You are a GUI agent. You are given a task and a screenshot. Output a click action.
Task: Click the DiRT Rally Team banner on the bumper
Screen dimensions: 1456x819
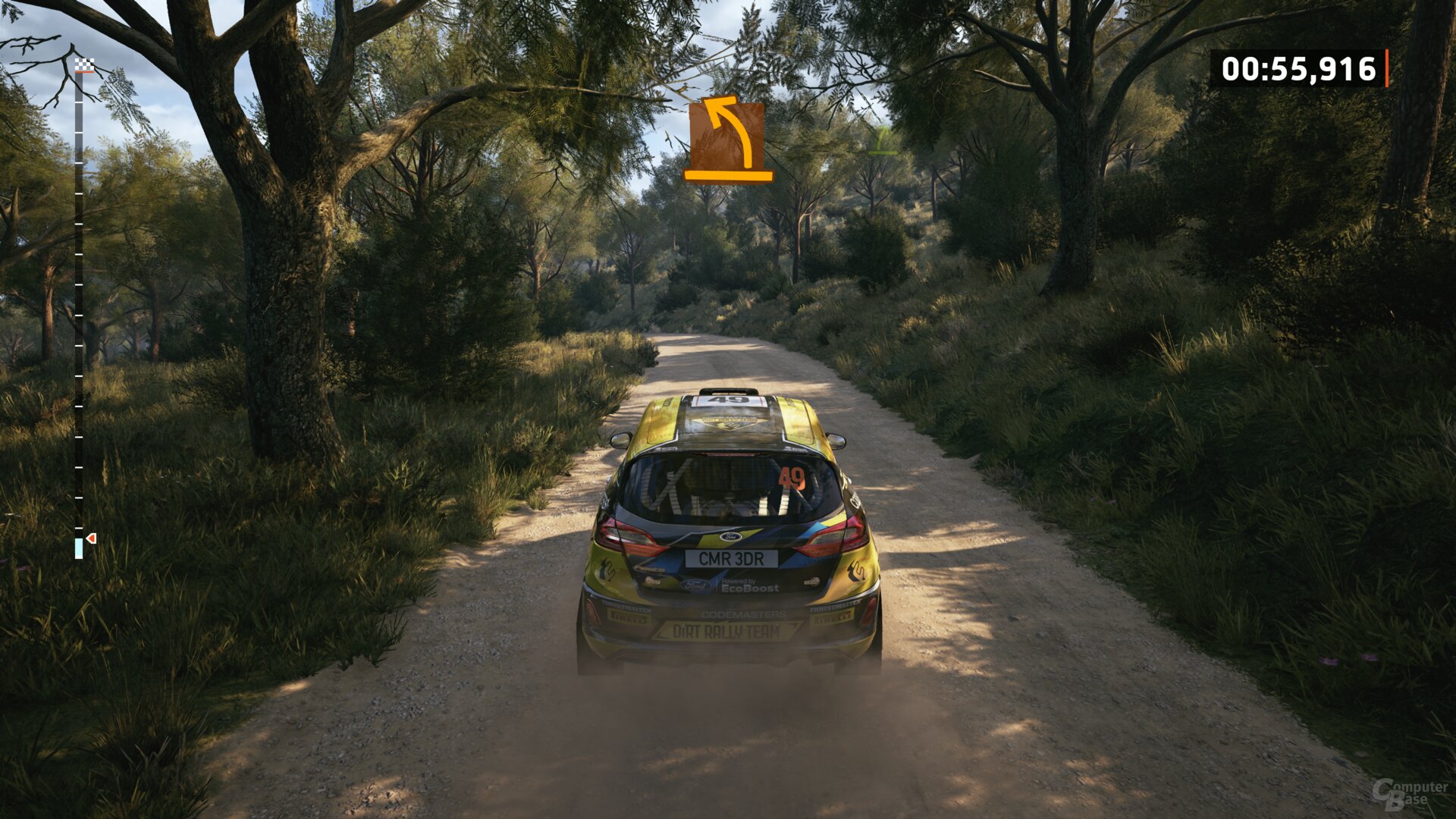pyautogui.click(x=726, y=630)
